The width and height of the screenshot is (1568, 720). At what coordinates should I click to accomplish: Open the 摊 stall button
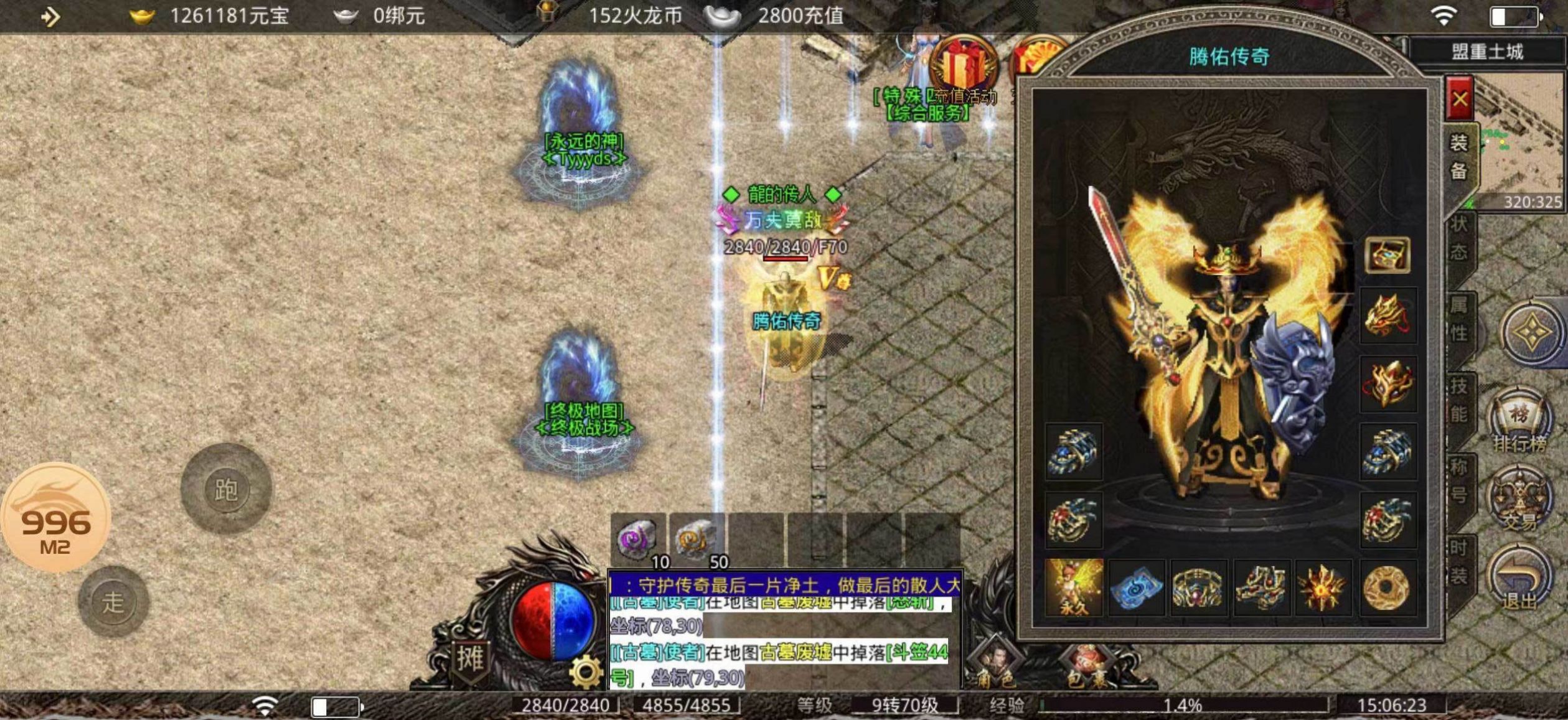point(470,658)
